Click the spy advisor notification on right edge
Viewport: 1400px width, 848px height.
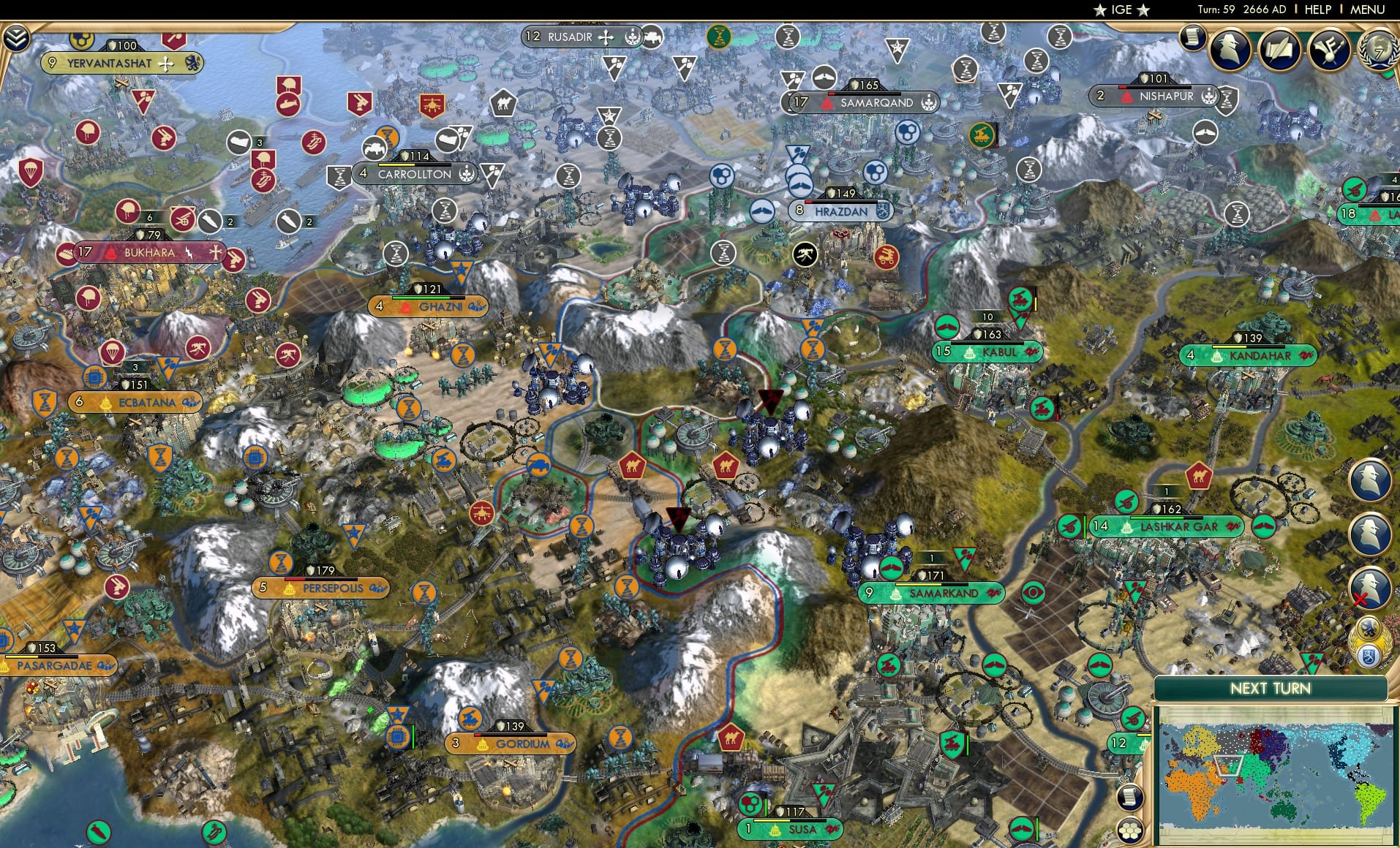click(1370, 479)
